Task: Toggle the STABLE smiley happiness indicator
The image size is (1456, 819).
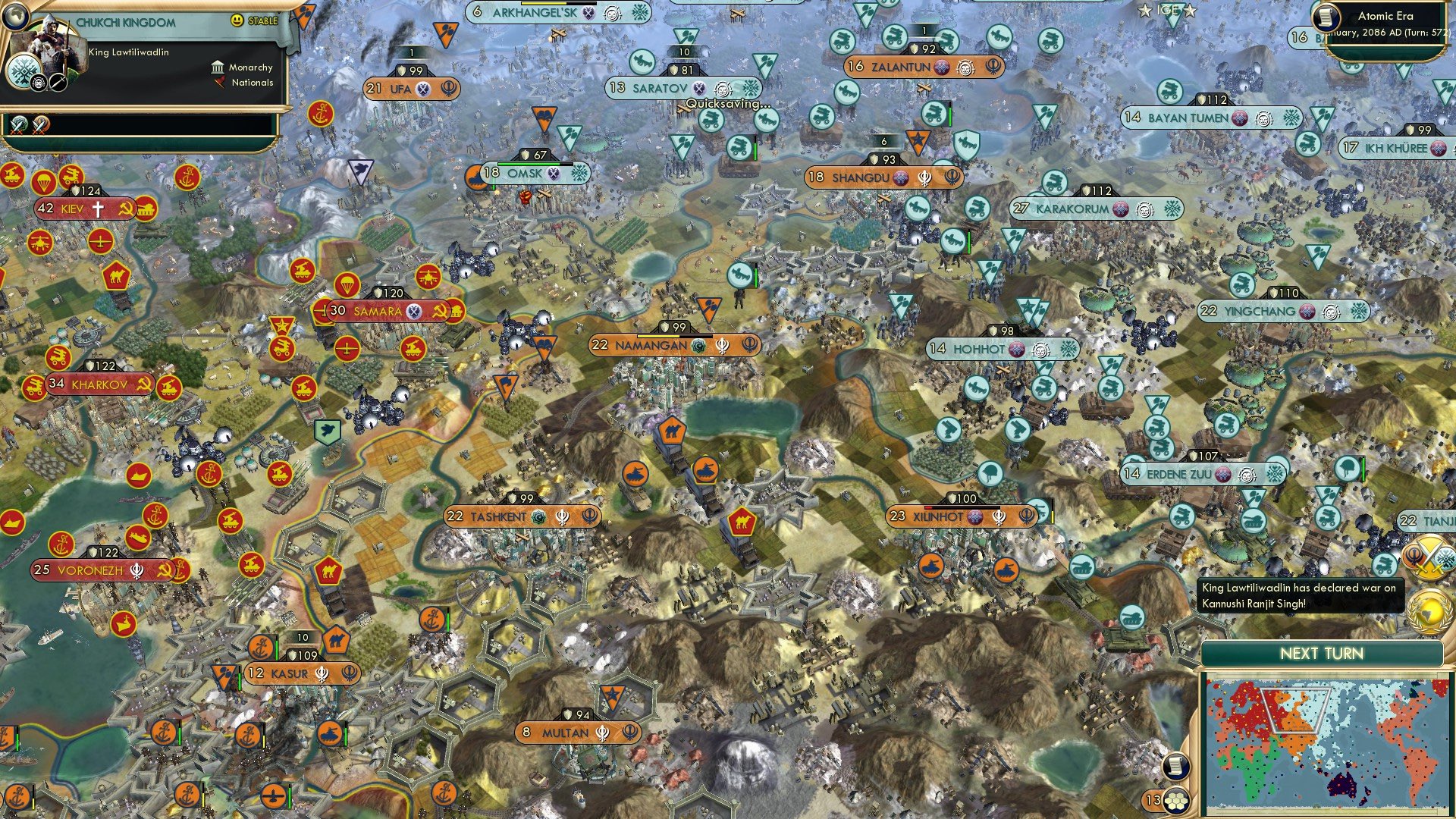Action: coord(237,20)
